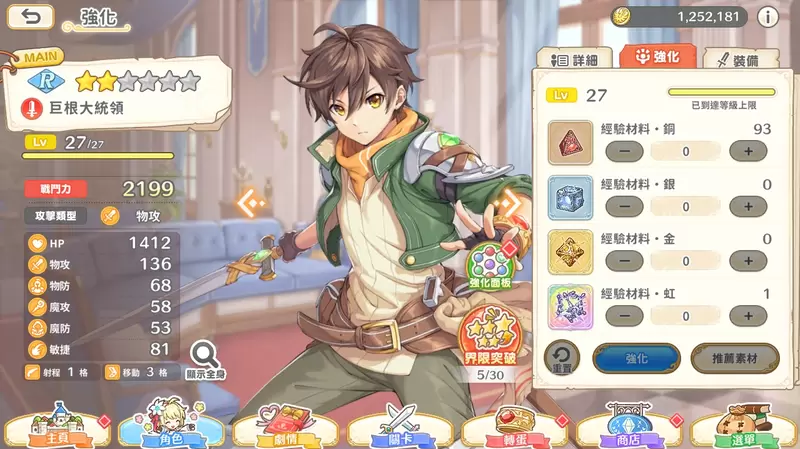Switch to the 裝備 equipment tab
Viewport: 800px width, 449px height.
tap(738, 60)
